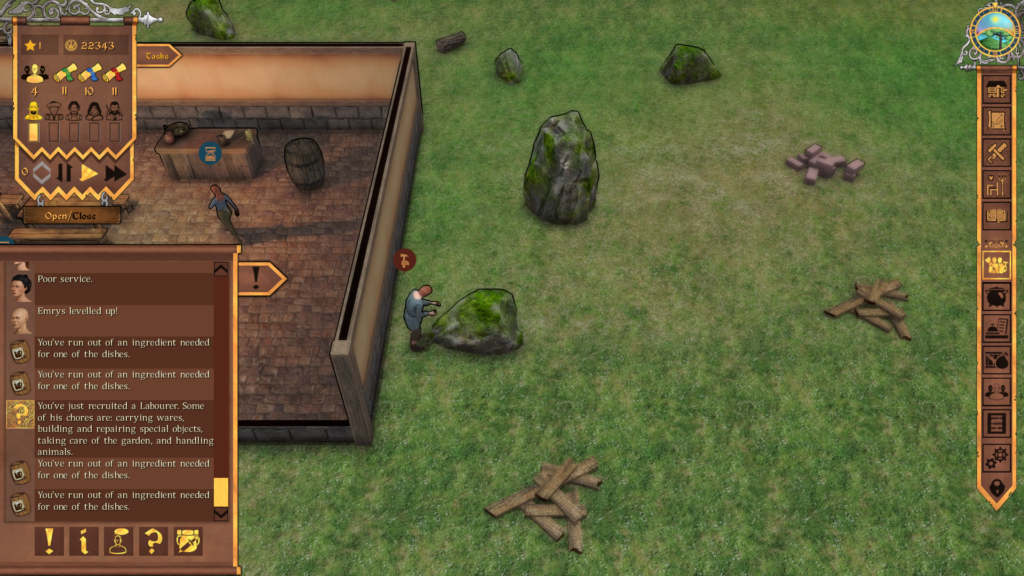Open the hammer and saw build menu

996,153
